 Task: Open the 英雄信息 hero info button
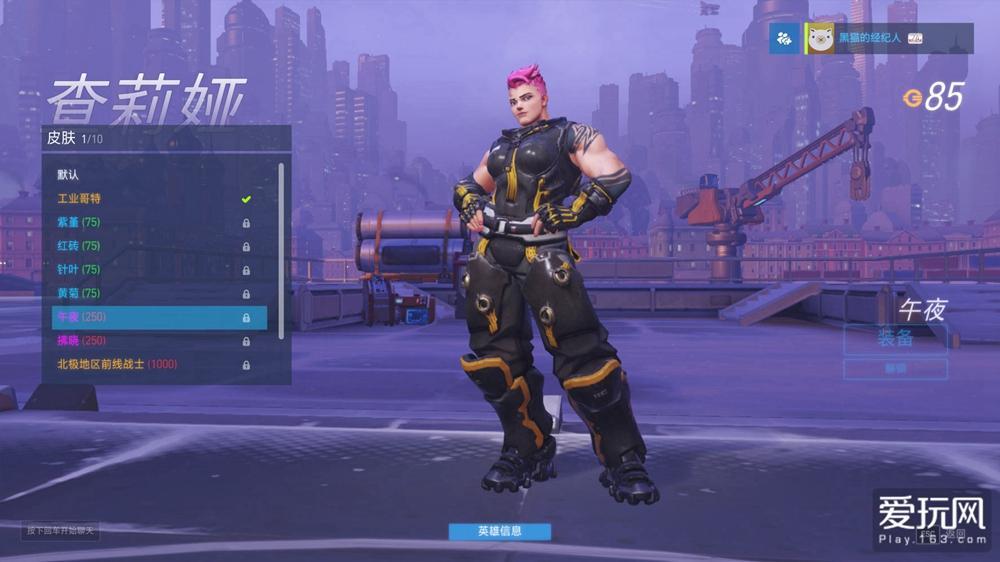[499, 531]
